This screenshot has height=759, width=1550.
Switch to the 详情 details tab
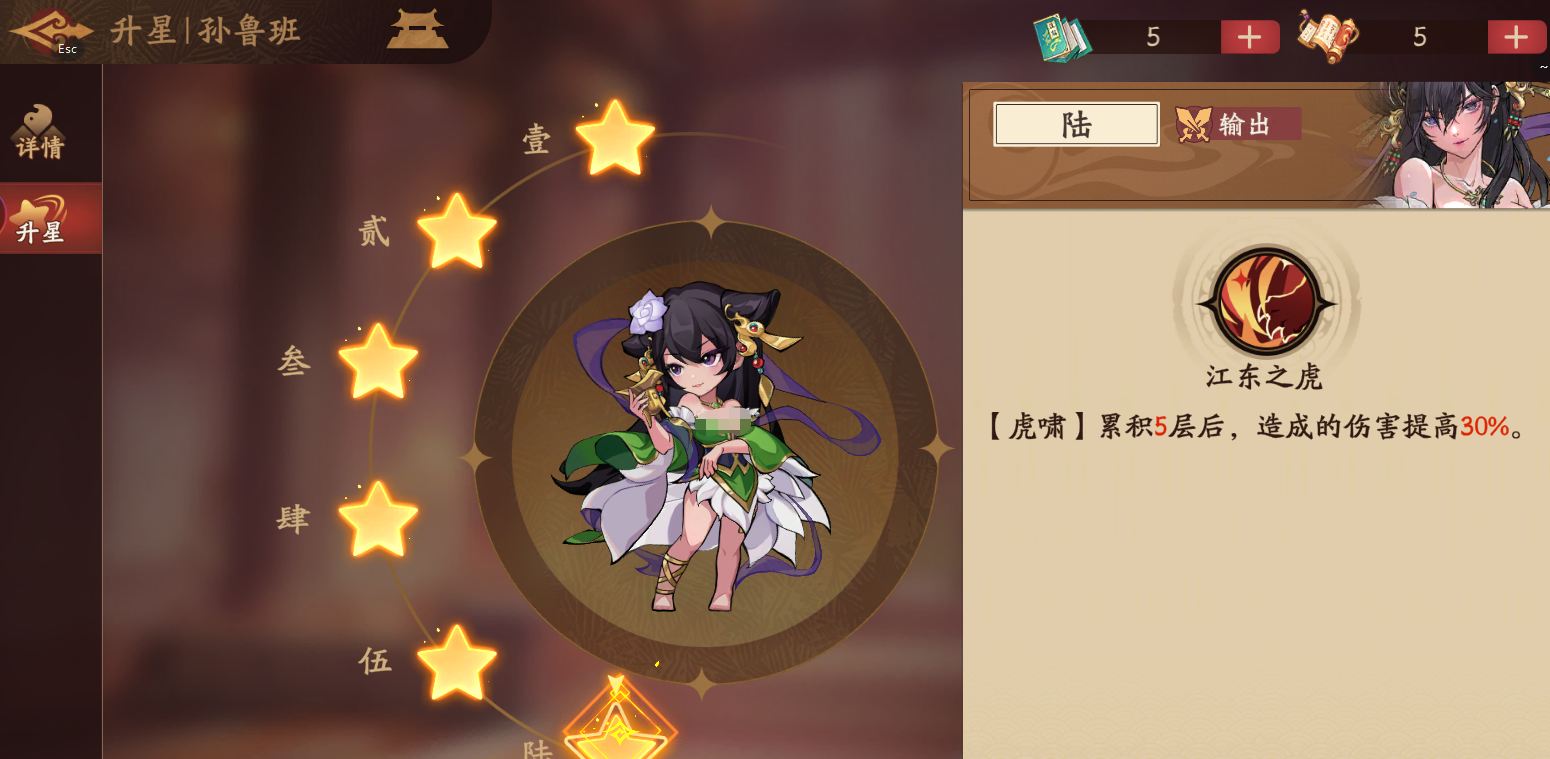(41, 132)
